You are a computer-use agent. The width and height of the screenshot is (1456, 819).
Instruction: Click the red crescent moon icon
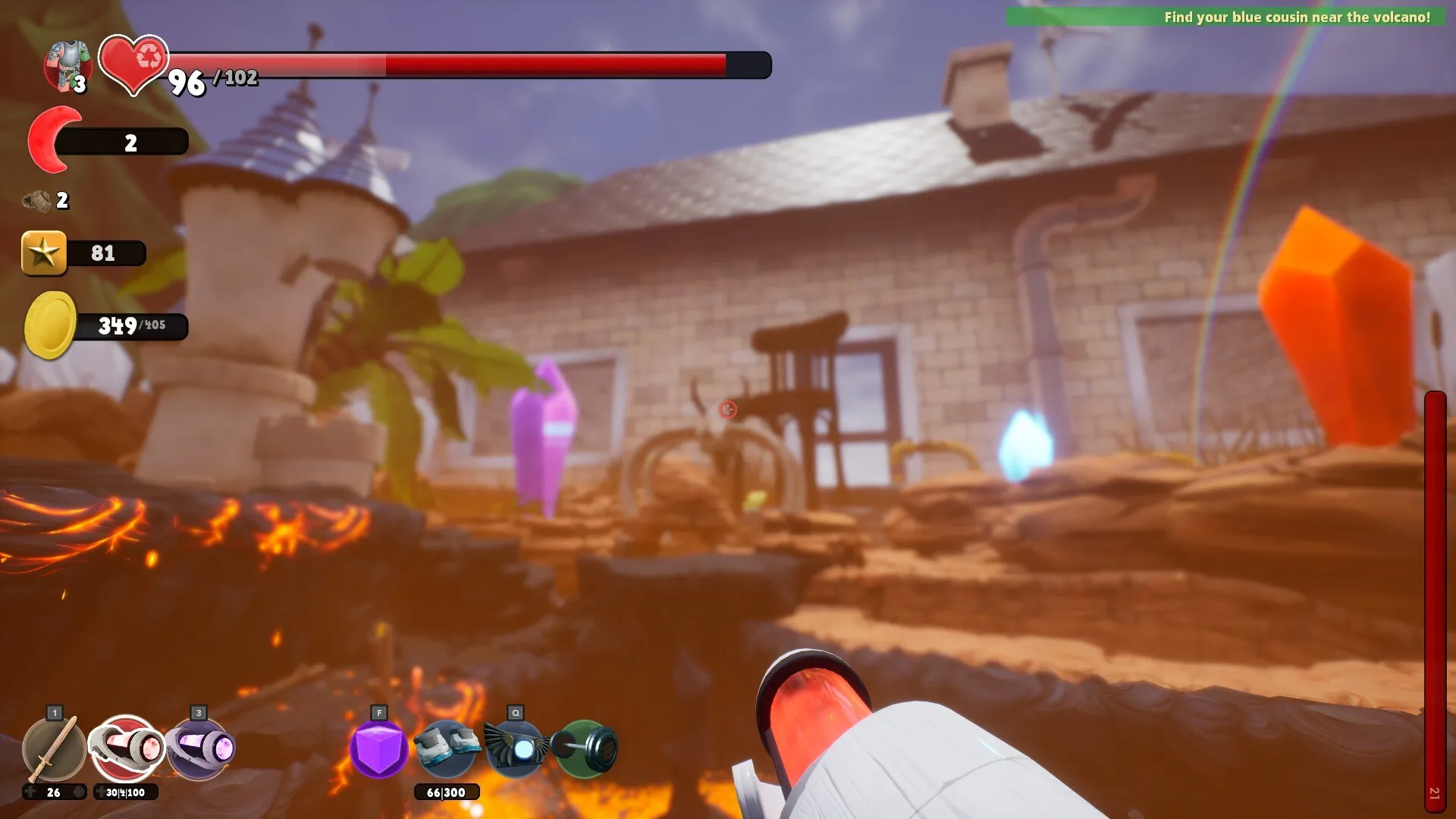pyautogui.click(x=52, y=140)
